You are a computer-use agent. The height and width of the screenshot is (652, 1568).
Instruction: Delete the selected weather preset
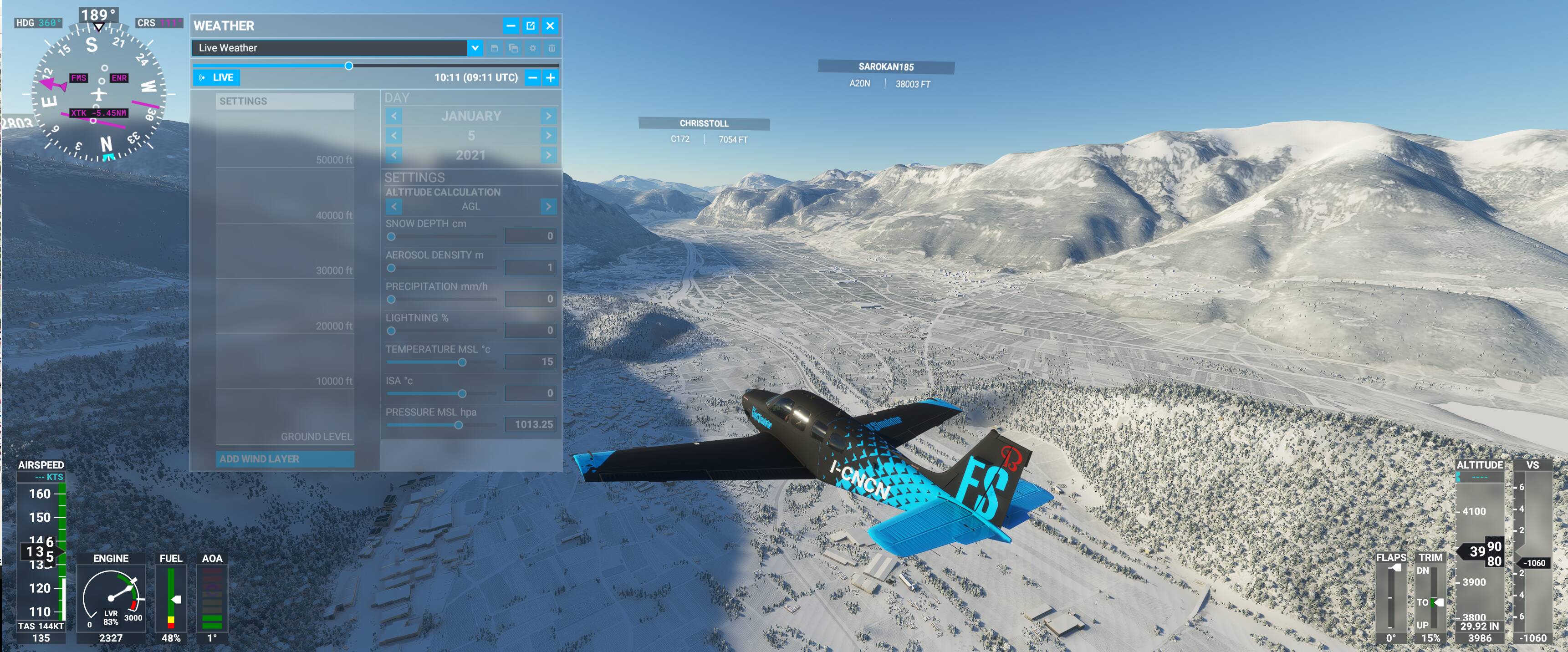tap(552, 49)
